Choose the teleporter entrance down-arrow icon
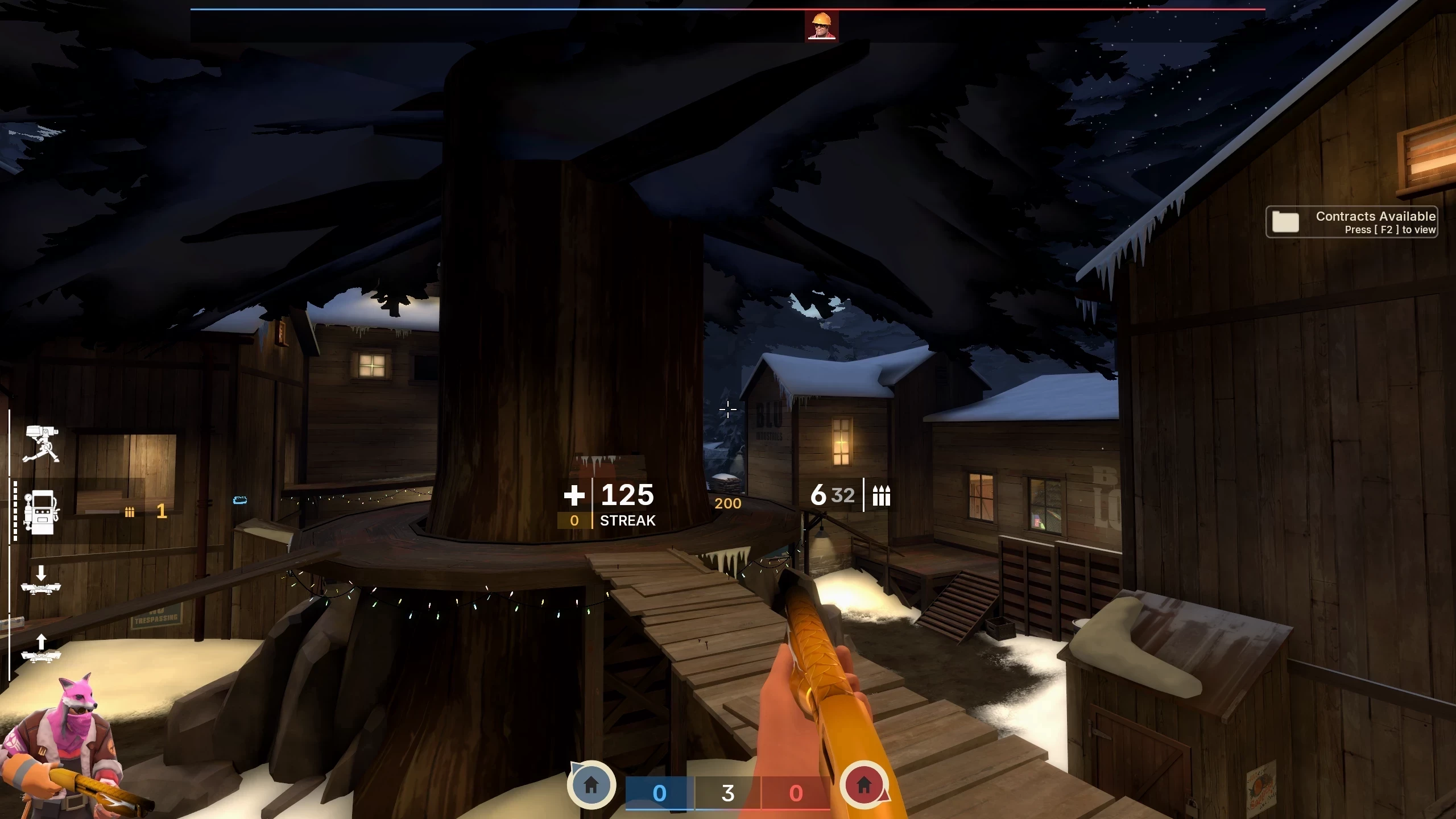Viewport: 1456px width, 819px height. 41,580
